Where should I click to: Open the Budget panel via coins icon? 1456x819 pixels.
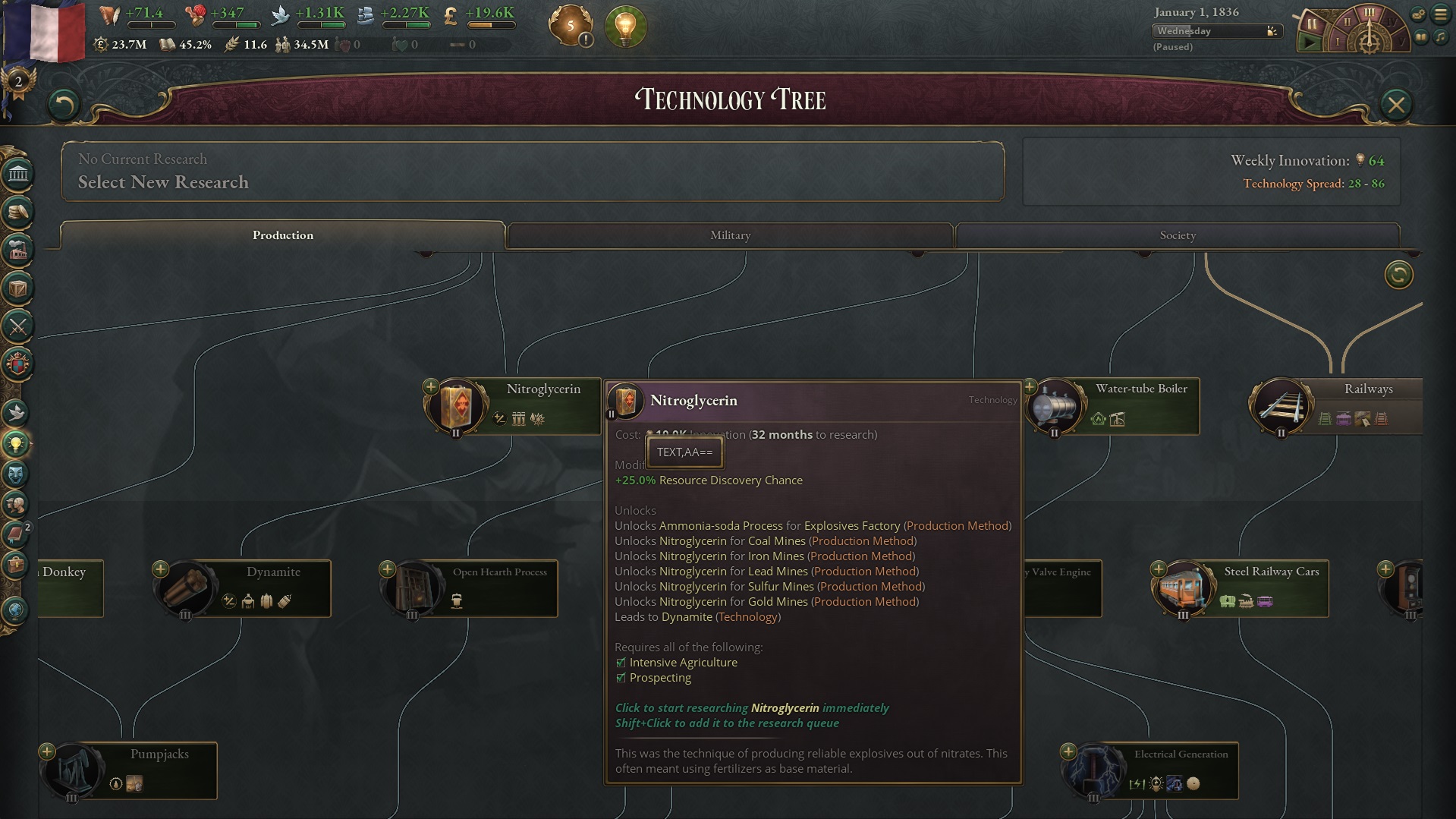pos(17,213)
